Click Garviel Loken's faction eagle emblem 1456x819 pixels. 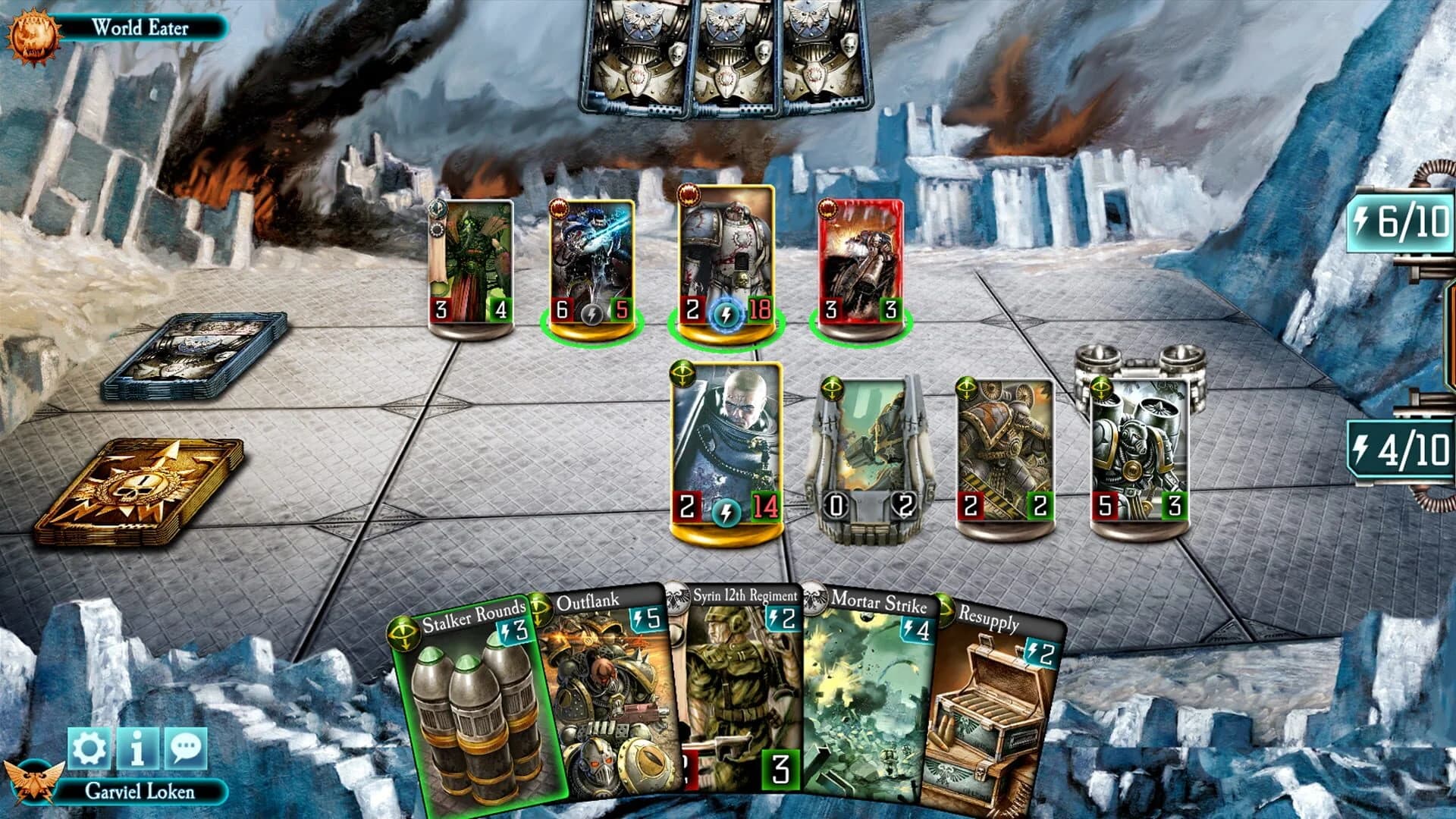pos(33,782)
